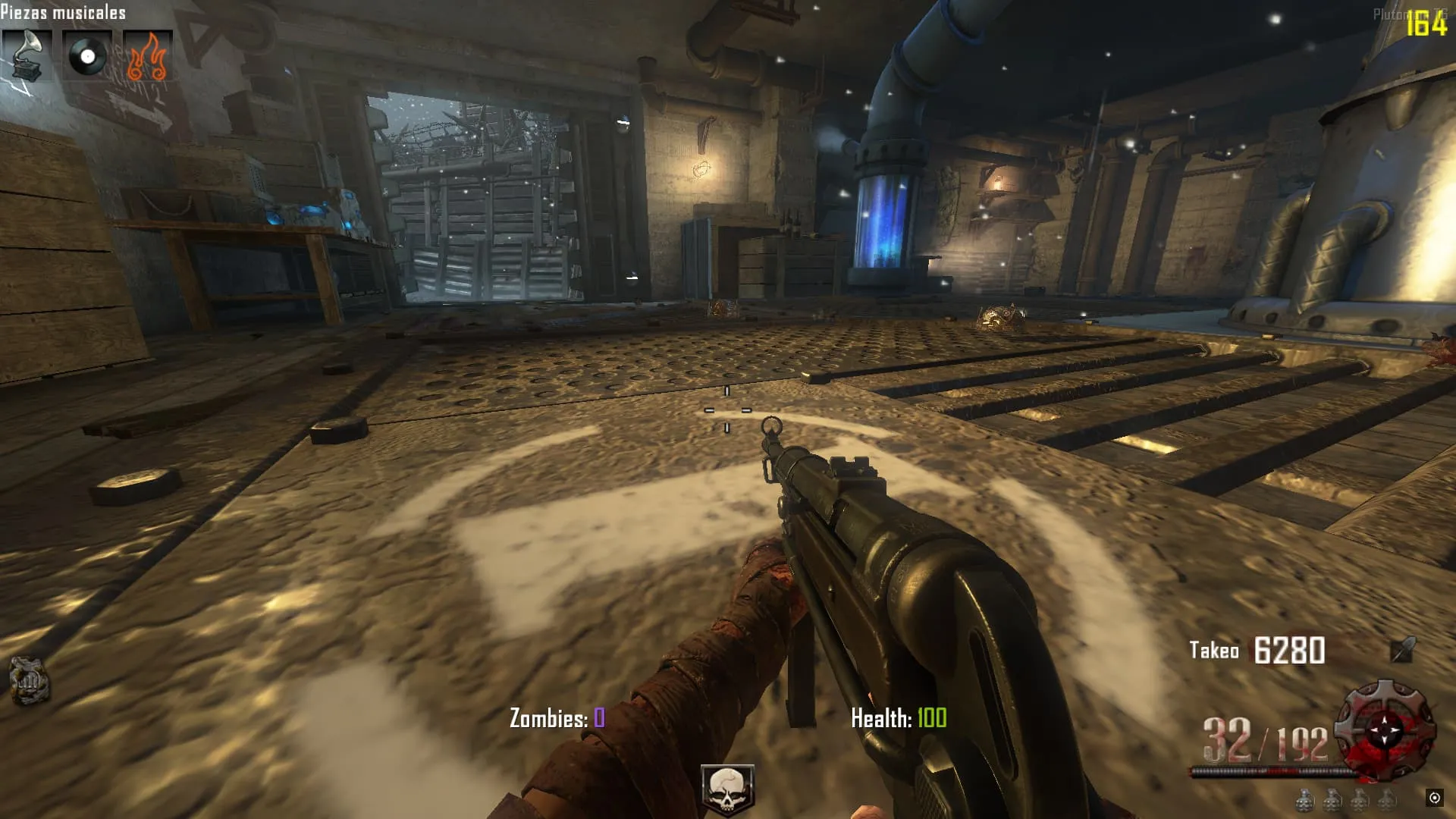The image size is (1456, 819).
Task: Click the skull emblem at bottom center
Action: (727, 789)
